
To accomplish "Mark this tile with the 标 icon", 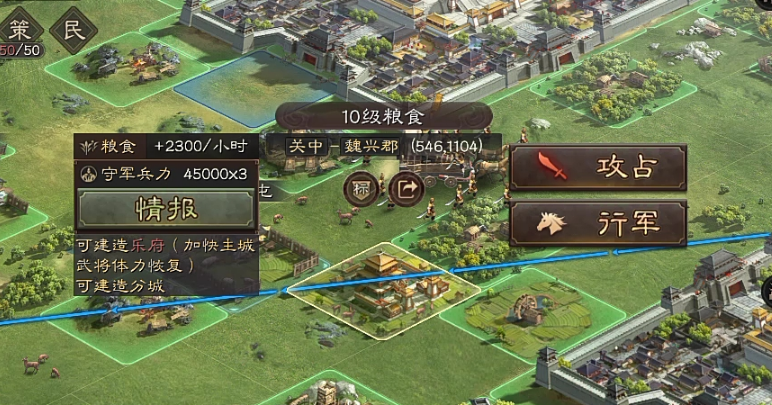I will 361,187.
